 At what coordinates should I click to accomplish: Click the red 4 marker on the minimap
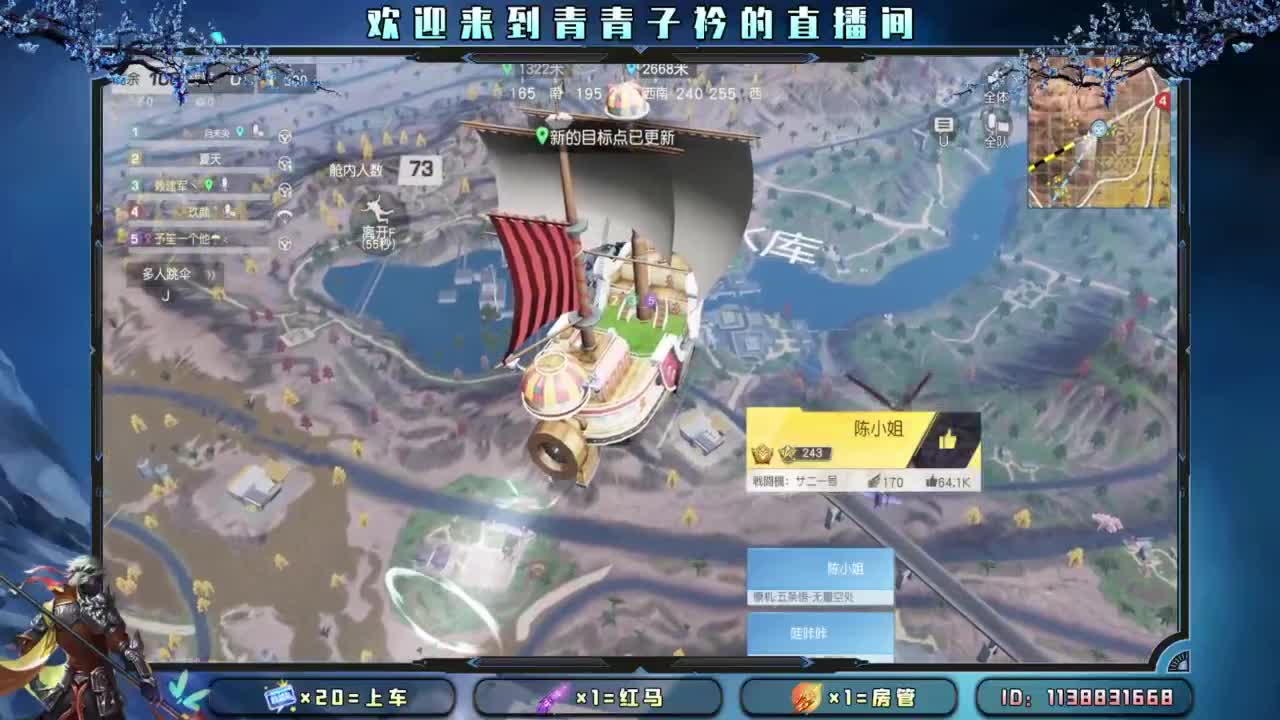[x=1162, y=101]
